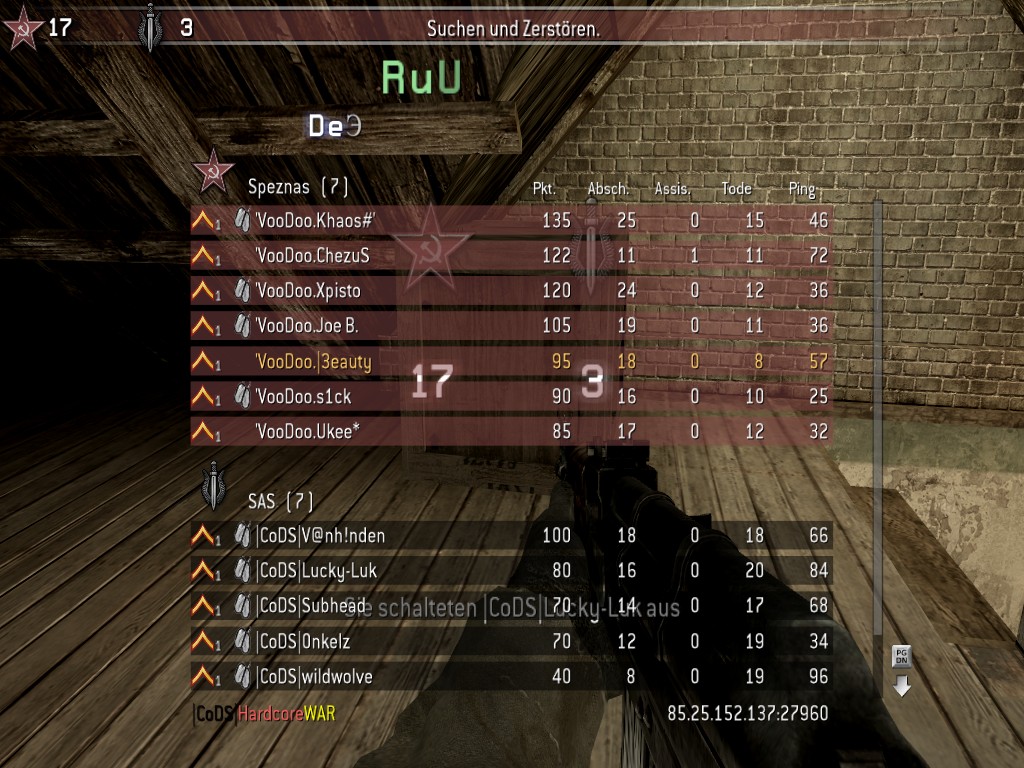Choose the |CoDS|Subhead player row

point(511,606)
